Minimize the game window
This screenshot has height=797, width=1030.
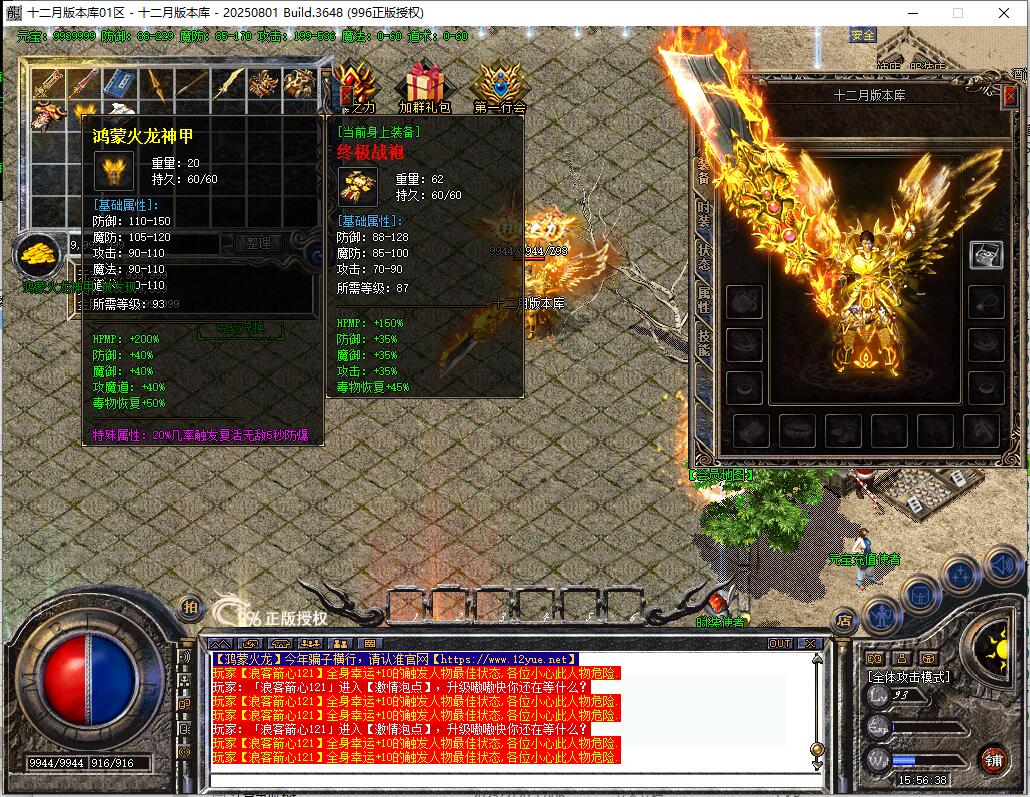(x=912, y=13)
